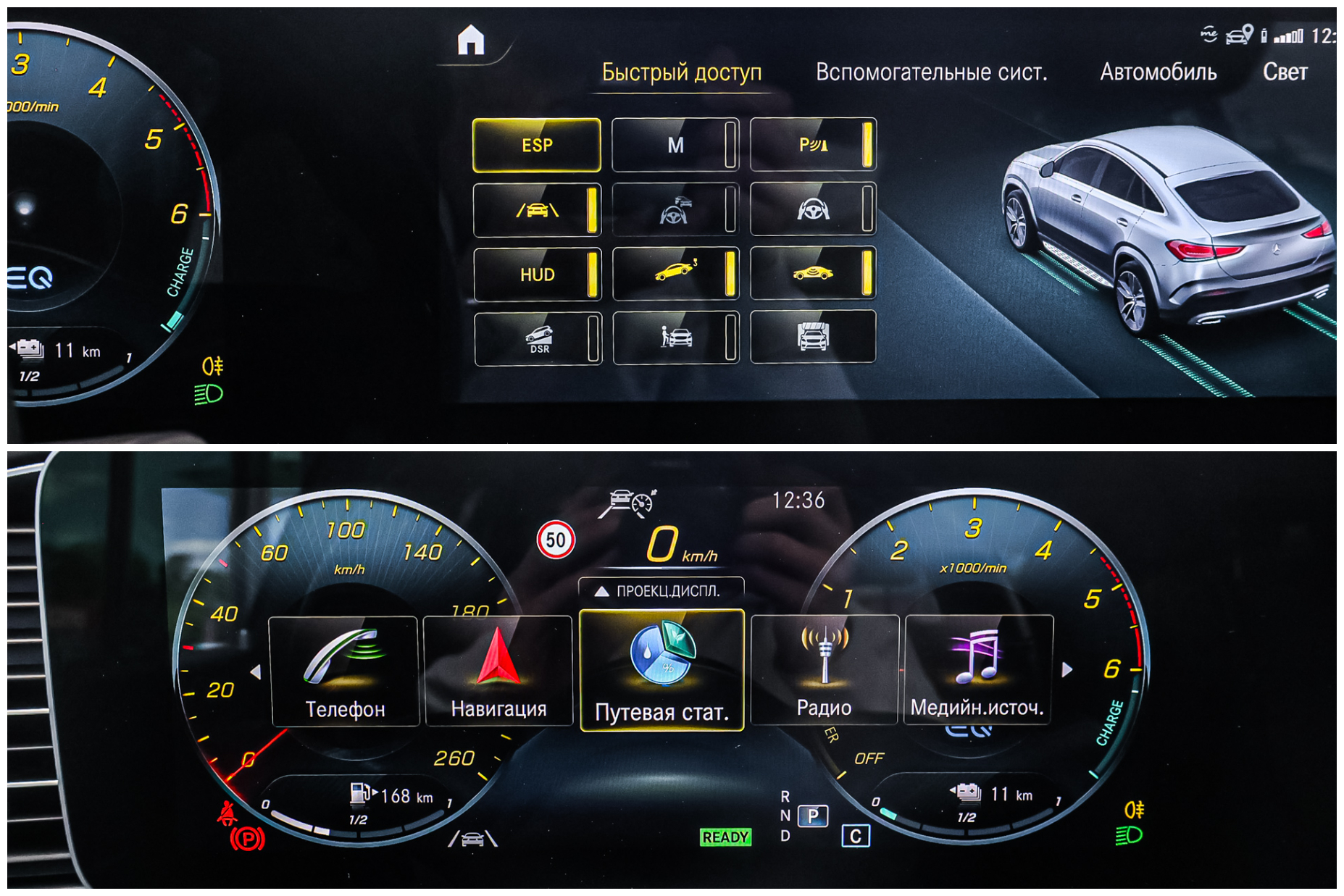Toggle the steering wheel assist button
Viewport: 1344px width, 896px height.
813,210
